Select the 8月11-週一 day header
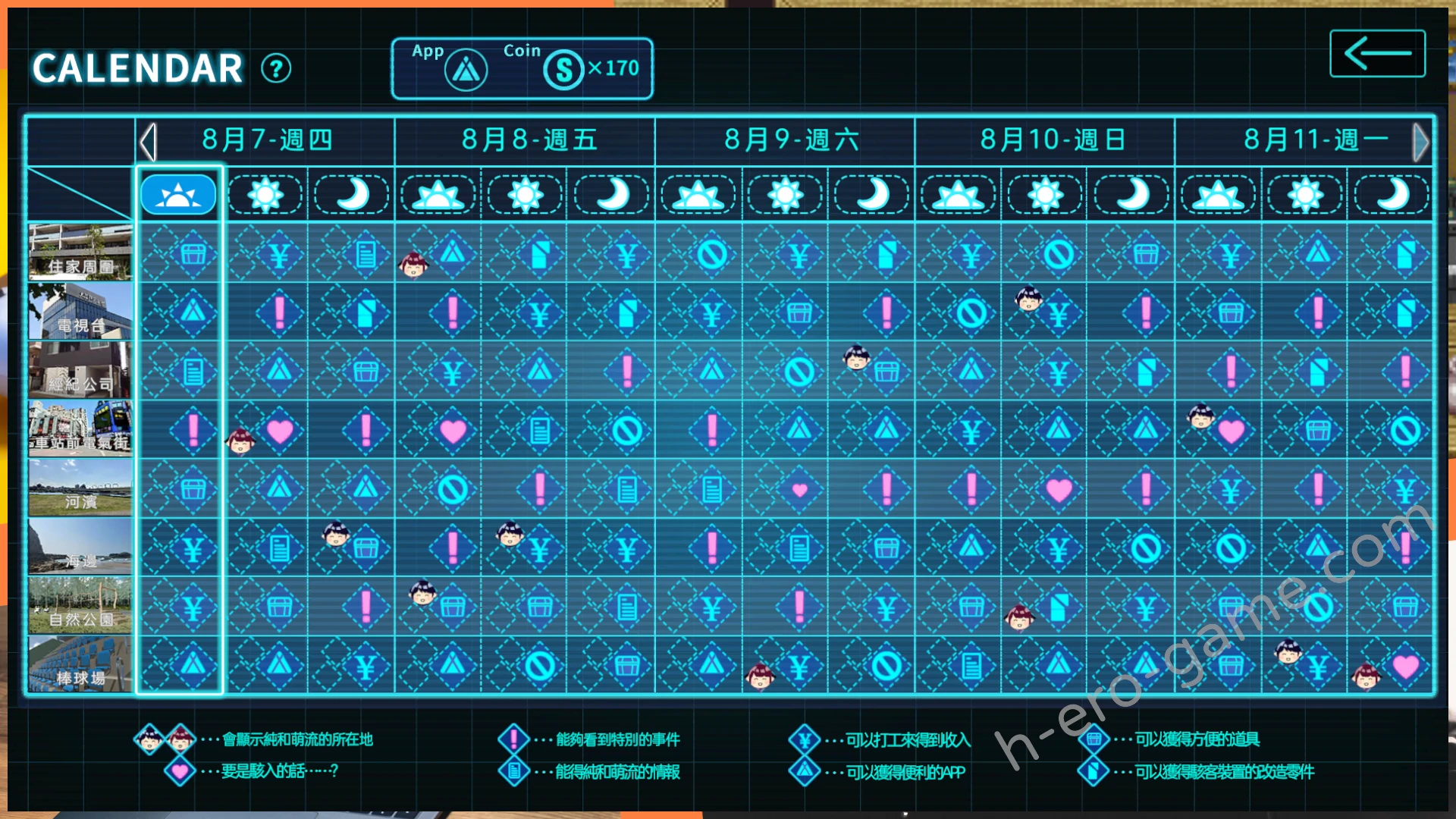Viewport: 1456px width, 819px height. [x=1314, y=140]
